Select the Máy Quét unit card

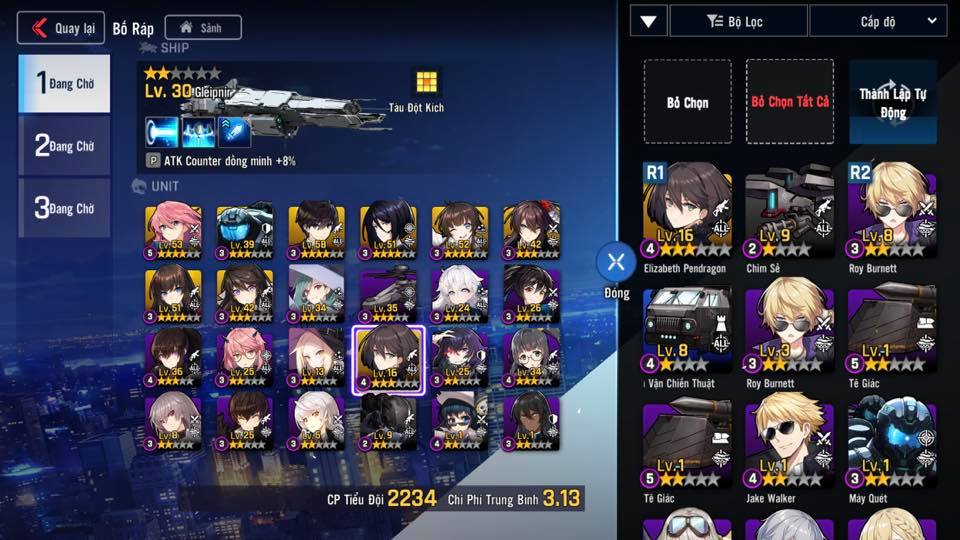coord(892,442)
